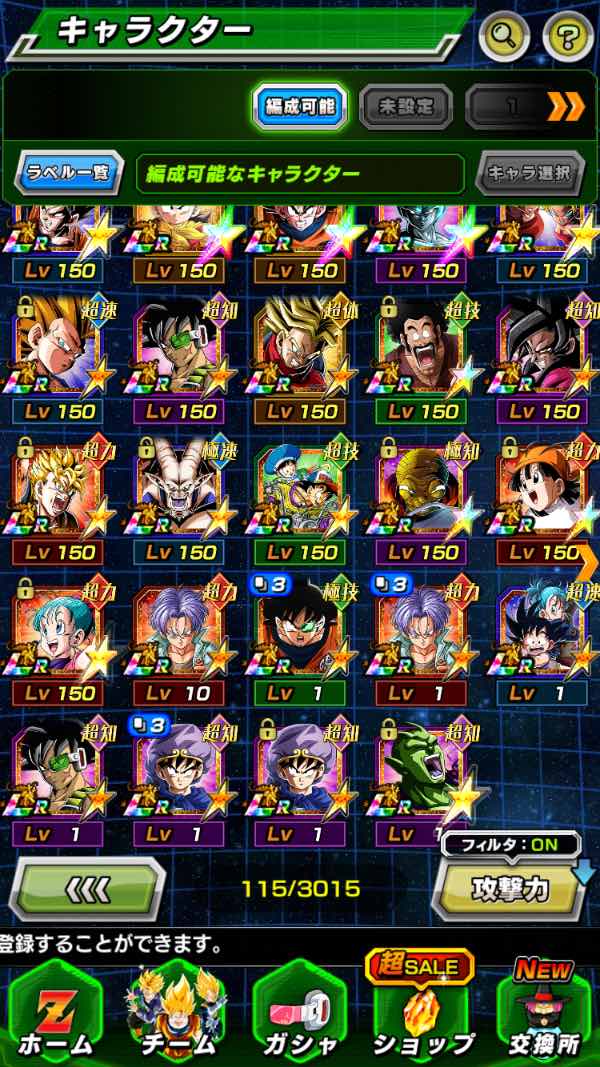Change sort order with 攻撃力 button
This screenshot has height=1067, width=600.
(x=509, y=889)
